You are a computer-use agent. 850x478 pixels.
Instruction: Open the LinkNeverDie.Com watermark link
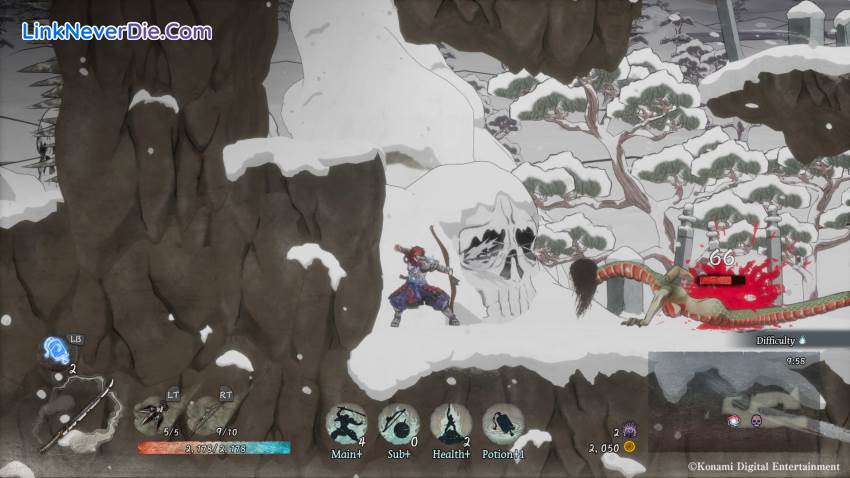(x=117, y=31)
